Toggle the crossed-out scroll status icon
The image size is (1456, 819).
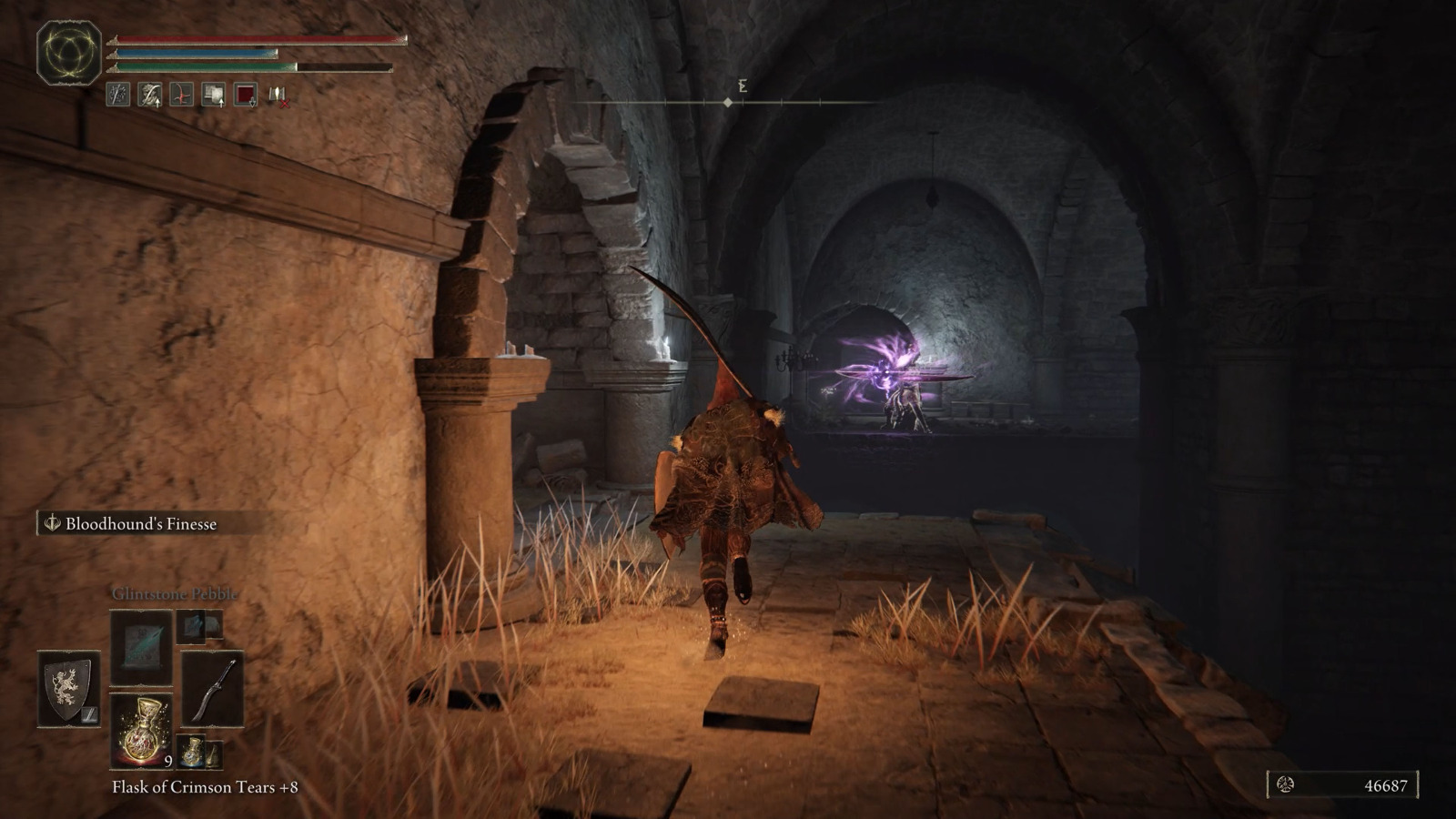pos(278,96)
